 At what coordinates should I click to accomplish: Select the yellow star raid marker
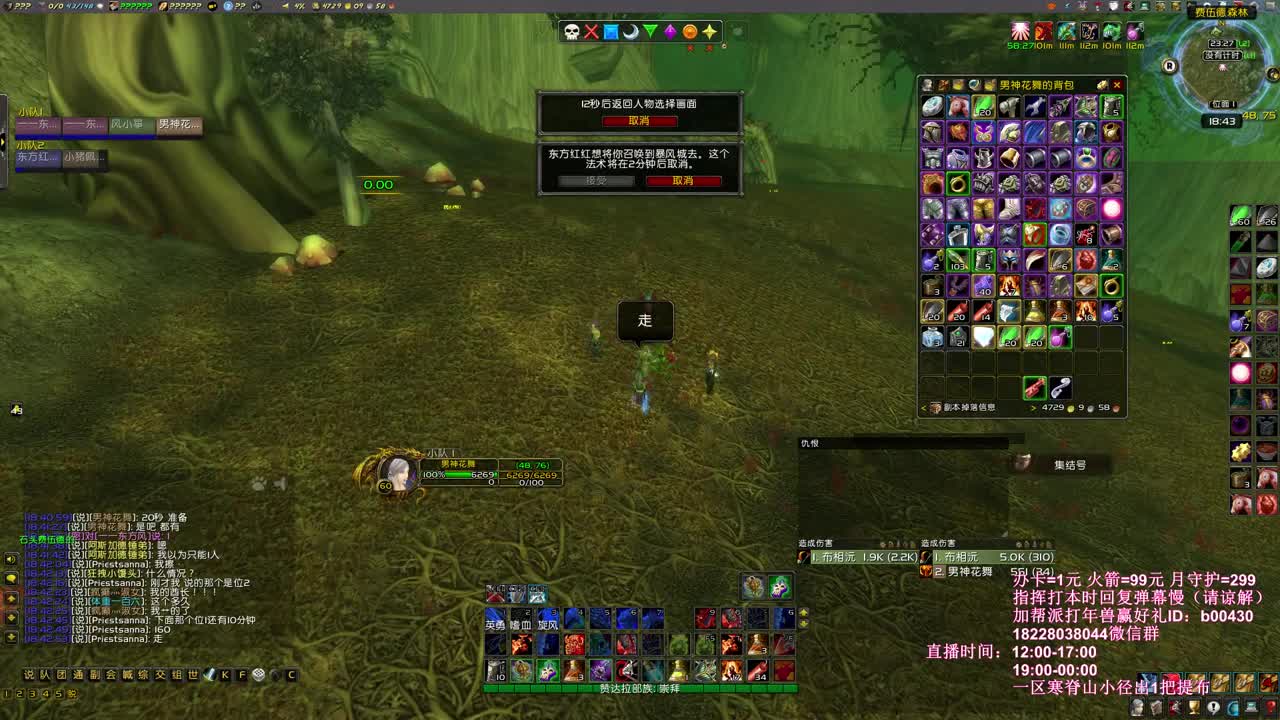pyautogui.click(x=708, y=32)
